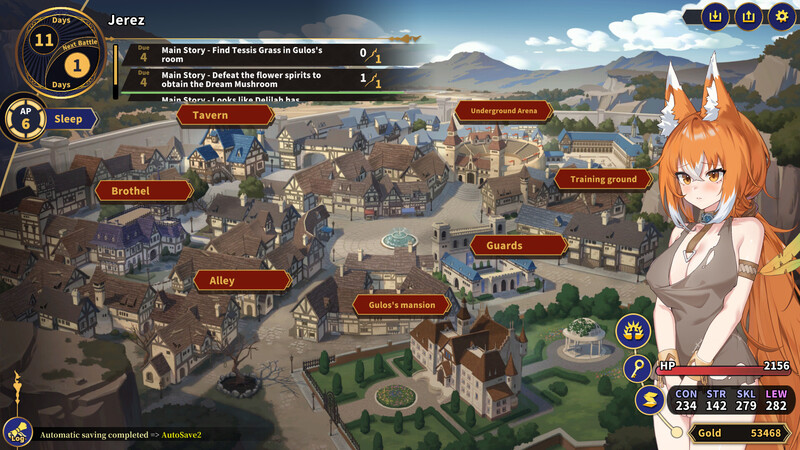Open the golden key icon

pos(637,368)
